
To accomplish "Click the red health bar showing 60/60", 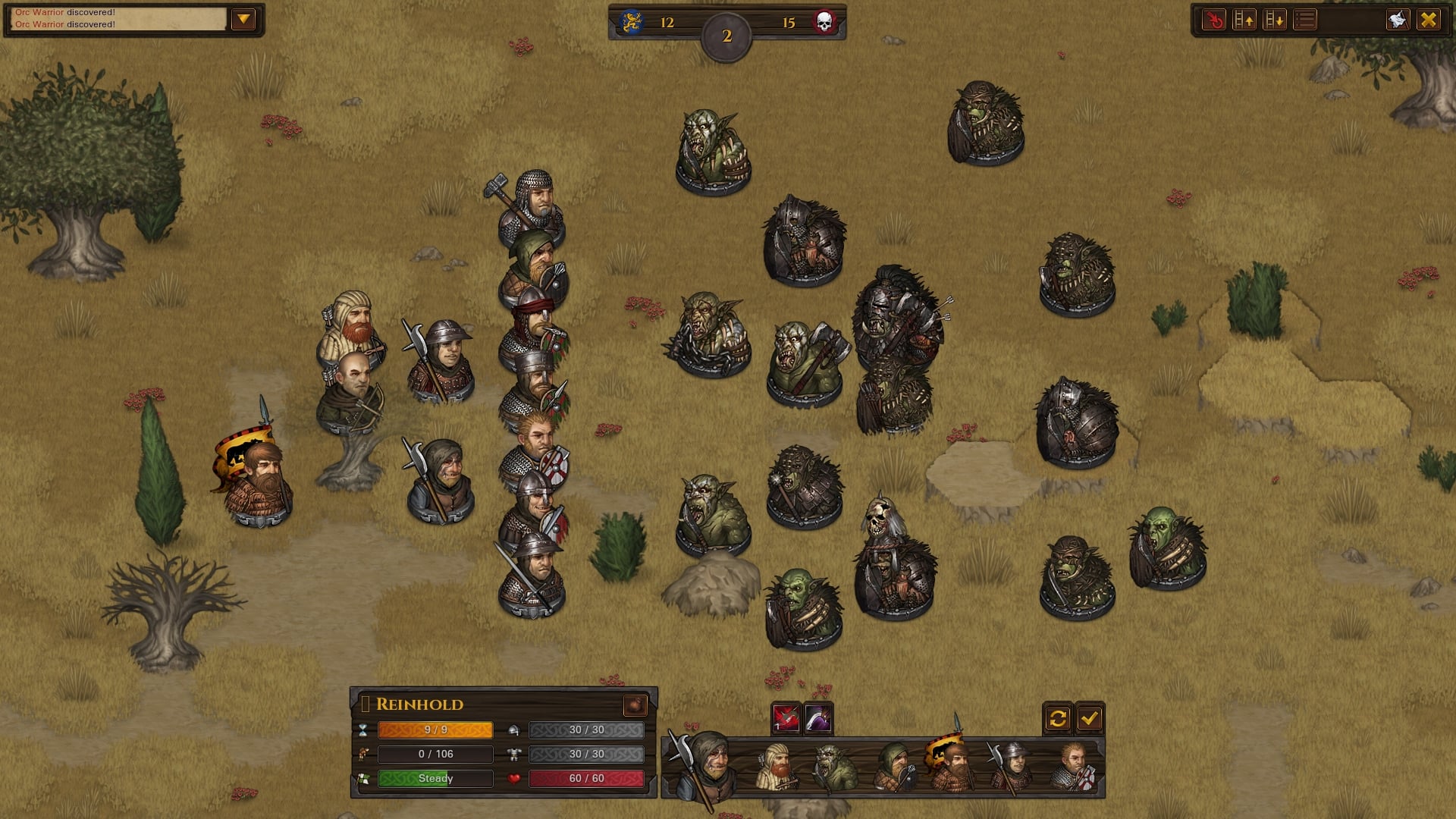I will (588, 778).
